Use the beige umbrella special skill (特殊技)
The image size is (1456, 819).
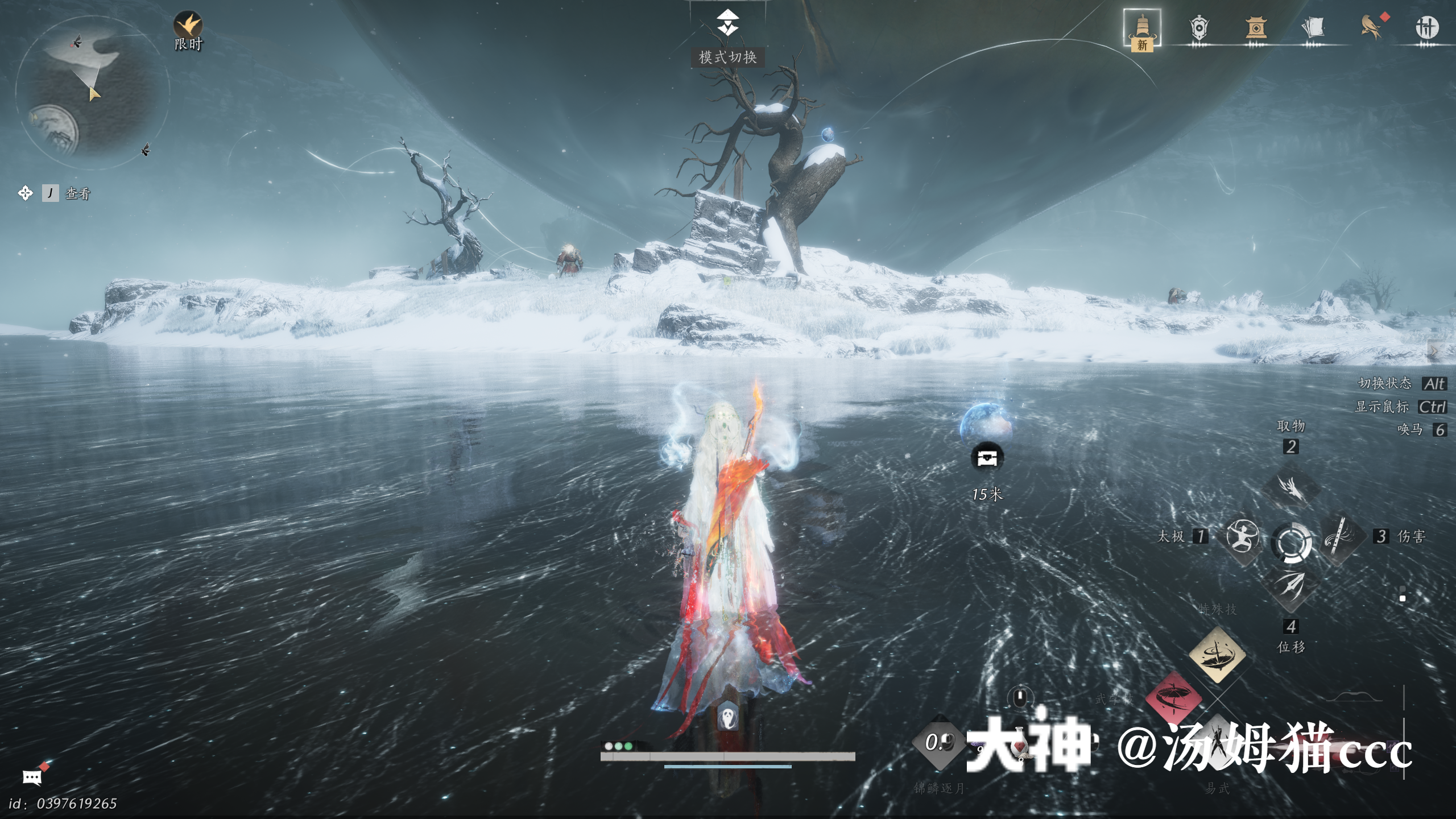click(x=1217, y=655)
